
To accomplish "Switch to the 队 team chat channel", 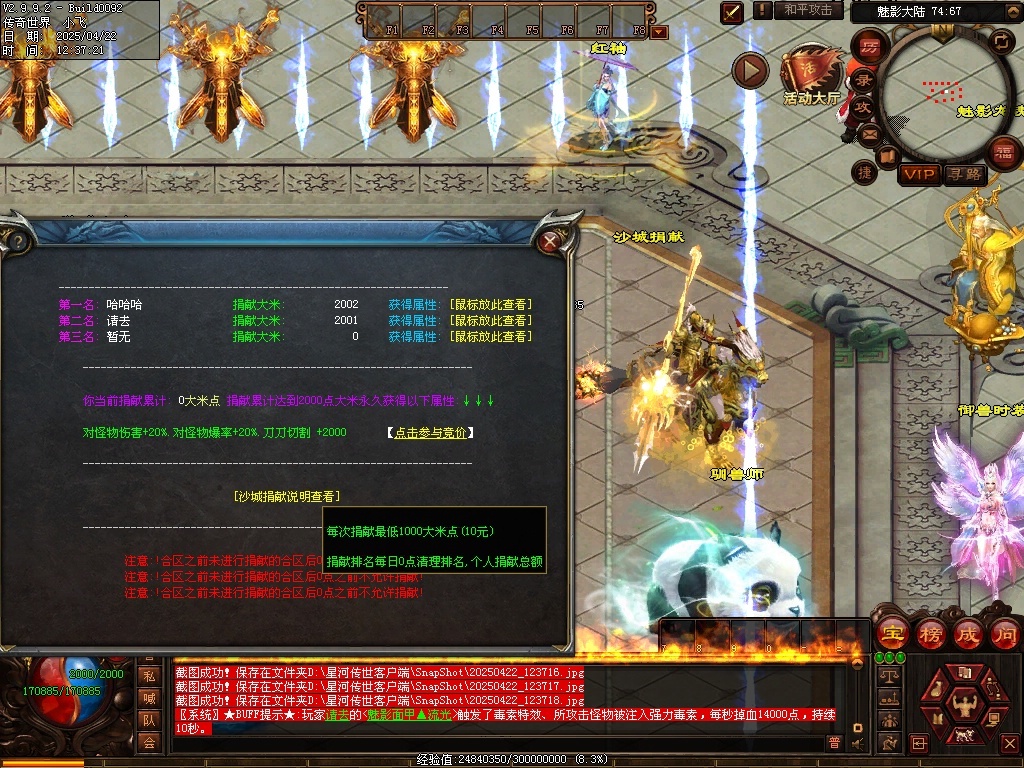I will [x=148, y=720].
